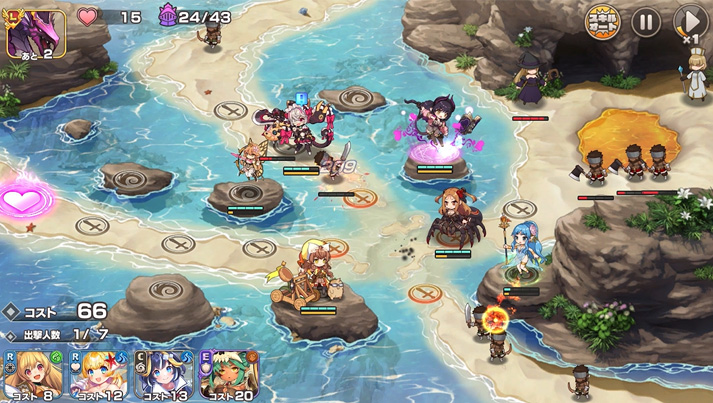Select the purple dragon boss portrait
The image size is (713, 403).
click(x=36, y=32)
